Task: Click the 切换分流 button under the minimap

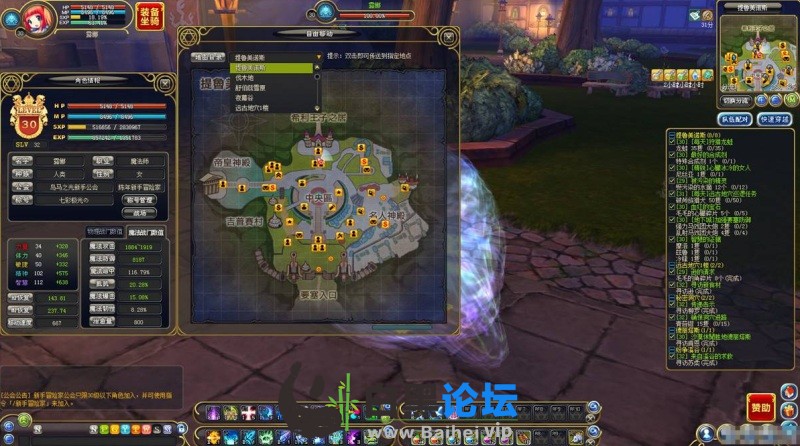Action: click(738, 101)
